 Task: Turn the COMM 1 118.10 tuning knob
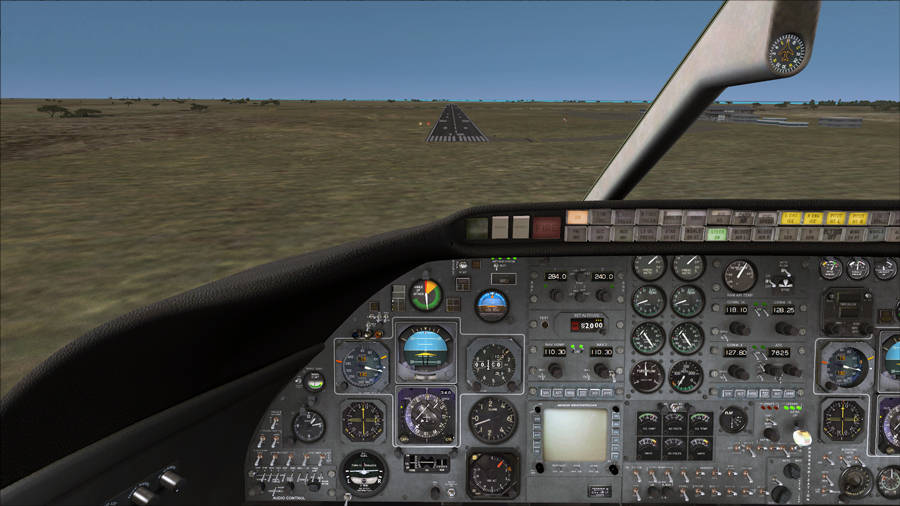click(x=738, y=328)
